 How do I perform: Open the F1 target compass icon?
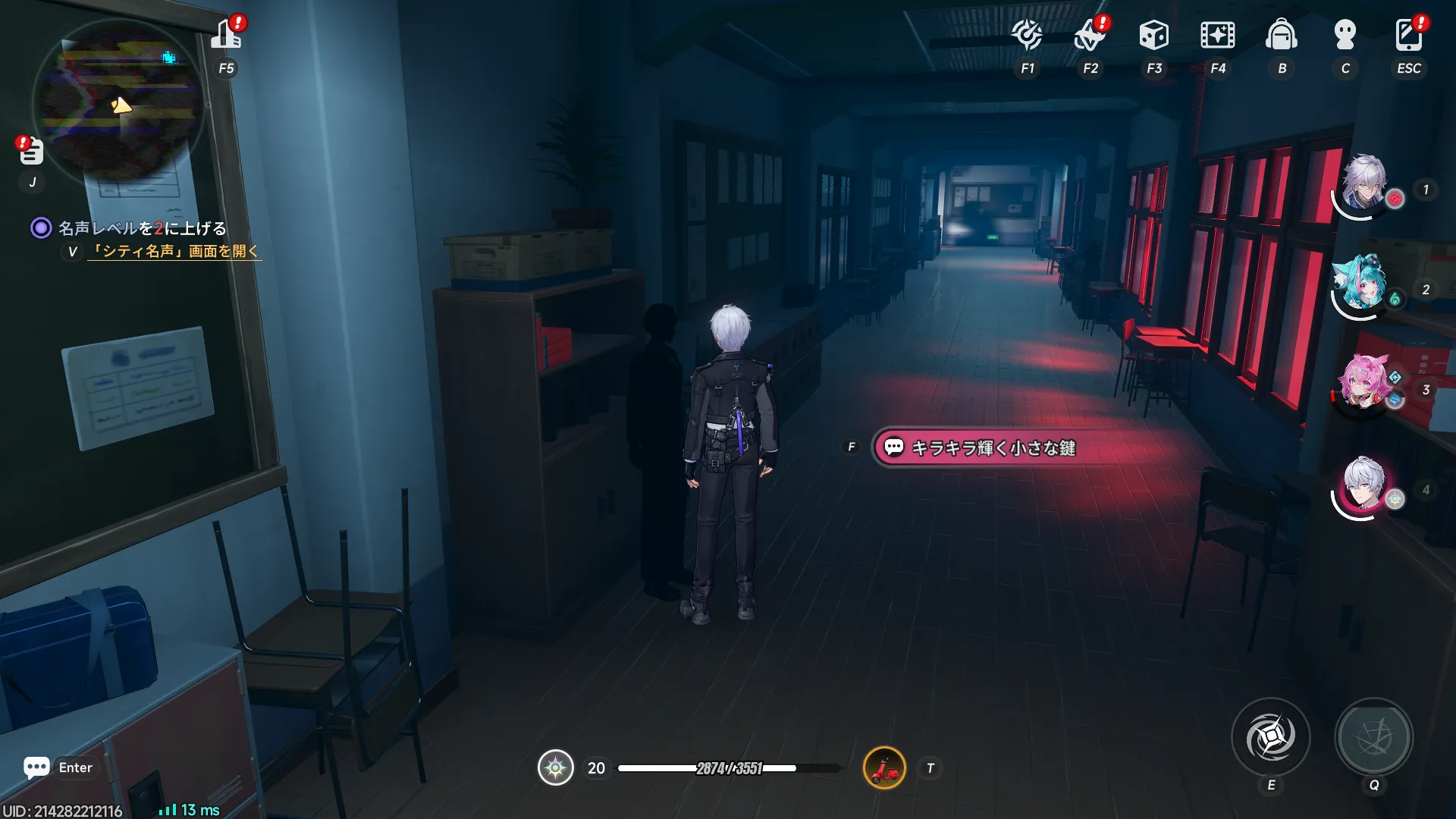click(x=1027, y=35)
